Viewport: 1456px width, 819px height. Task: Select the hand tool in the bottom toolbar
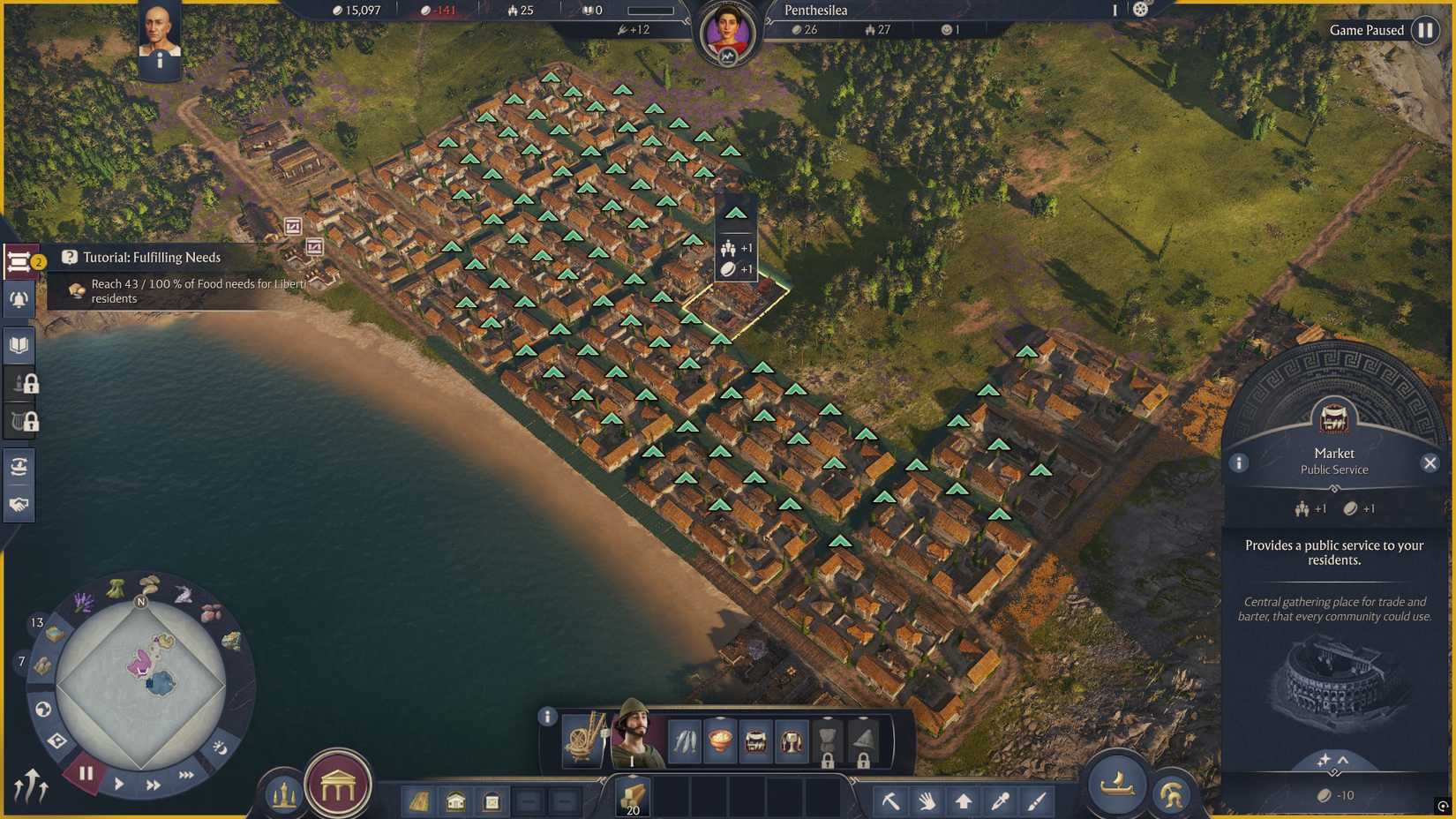(927, 799)
